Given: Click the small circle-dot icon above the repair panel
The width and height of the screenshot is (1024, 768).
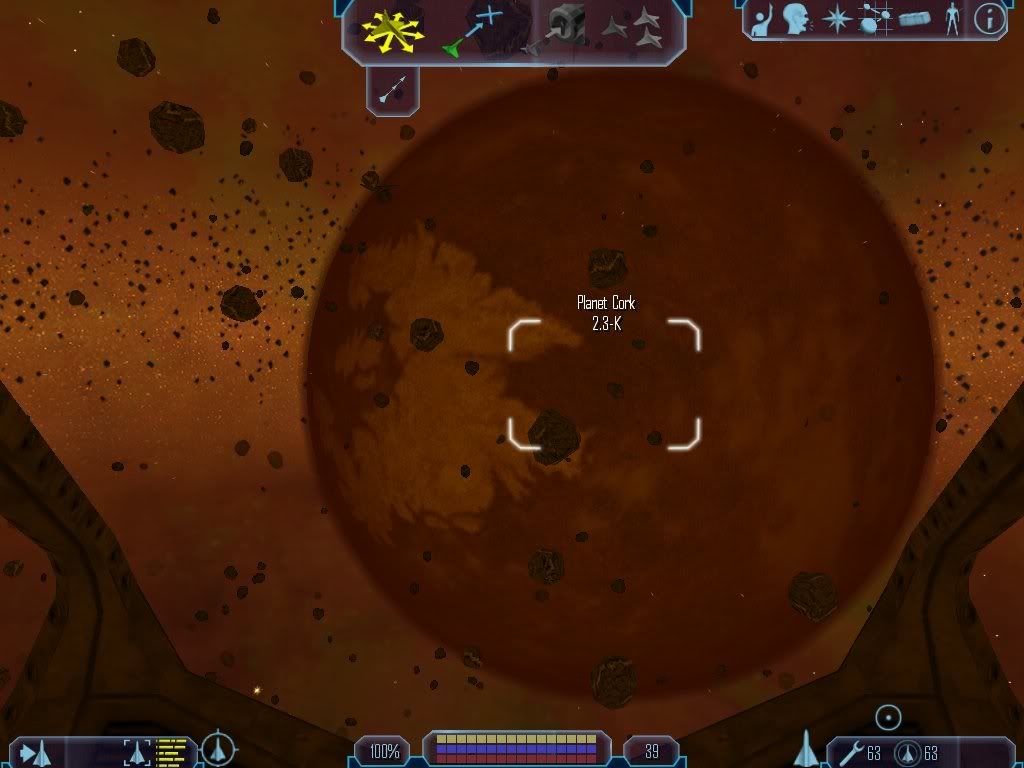Looking at the screenshot, I should pos(888,716).
